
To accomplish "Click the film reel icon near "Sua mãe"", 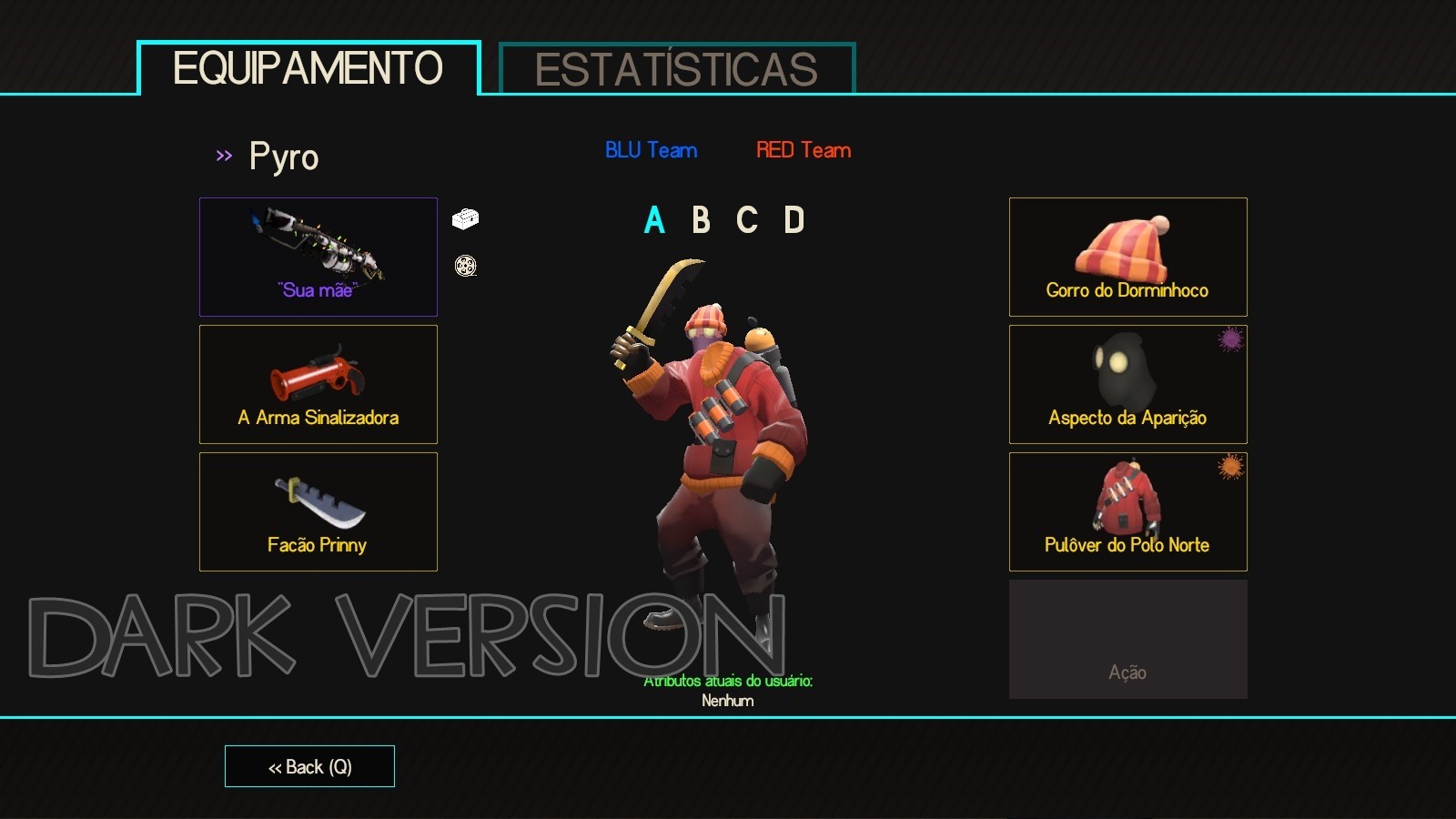I will click(465, 267).
